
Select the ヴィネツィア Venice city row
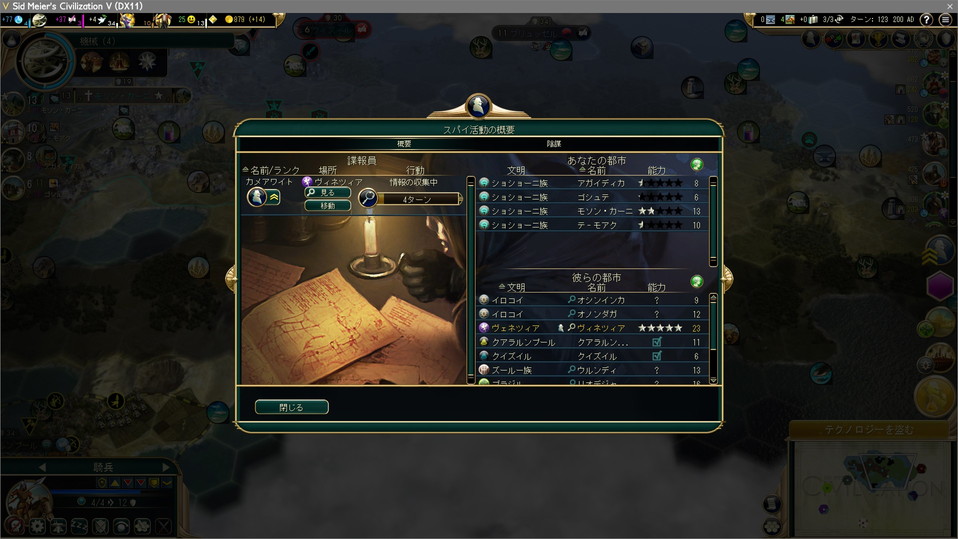(595, 328)
